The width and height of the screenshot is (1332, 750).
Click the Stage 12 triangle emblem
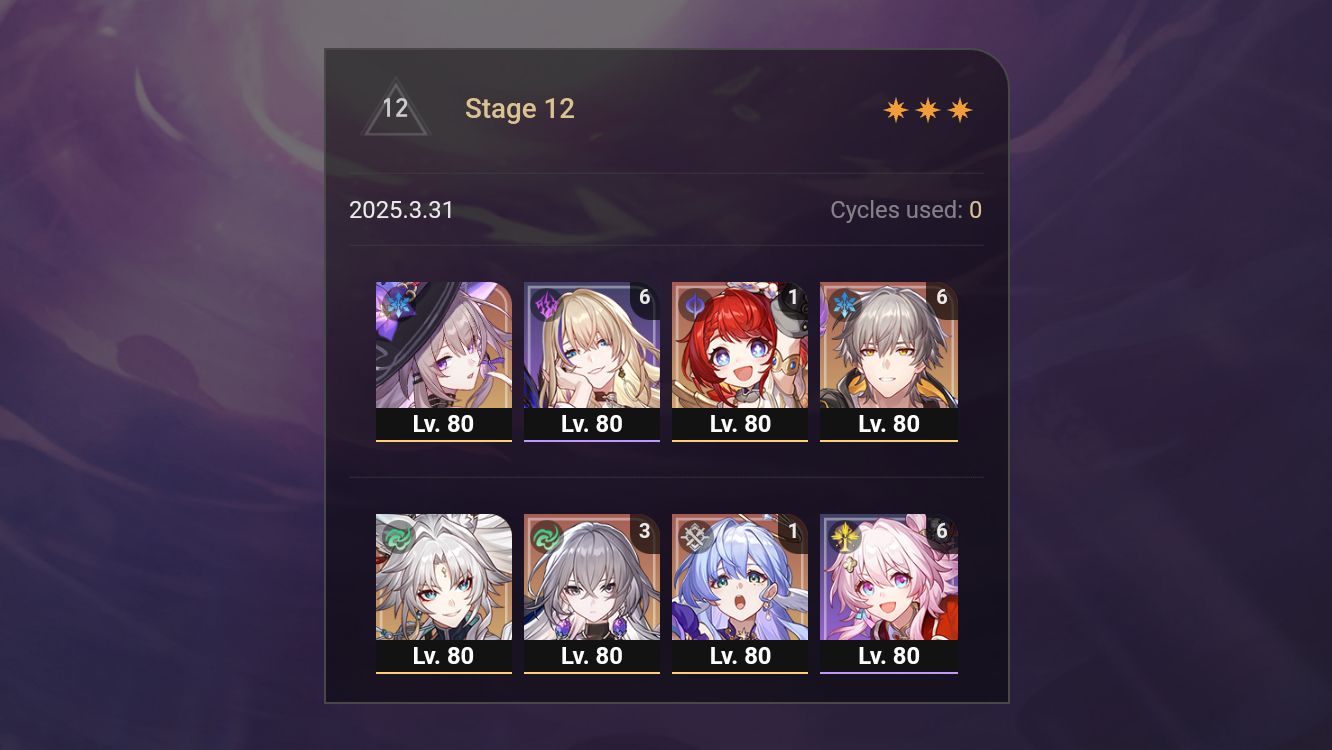click(x=396, y=108)
